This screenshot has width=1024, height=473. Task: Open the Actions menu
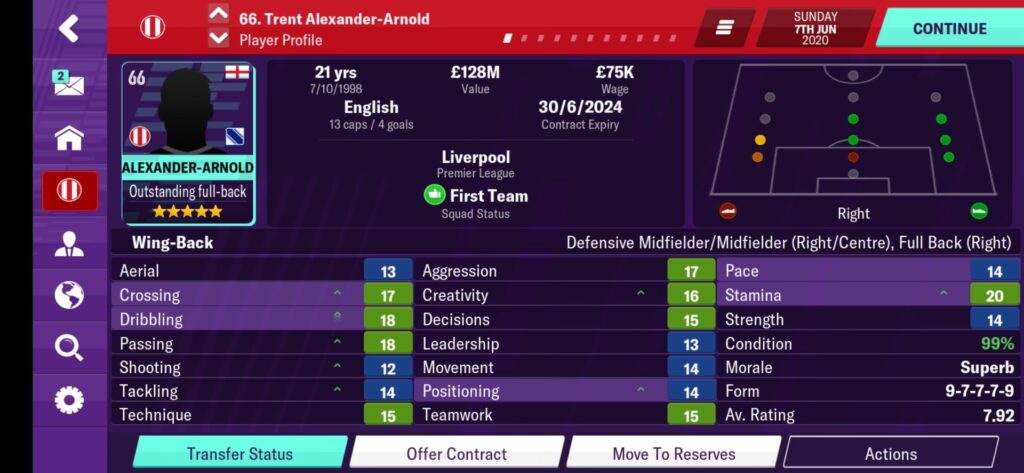pos(890,453)
